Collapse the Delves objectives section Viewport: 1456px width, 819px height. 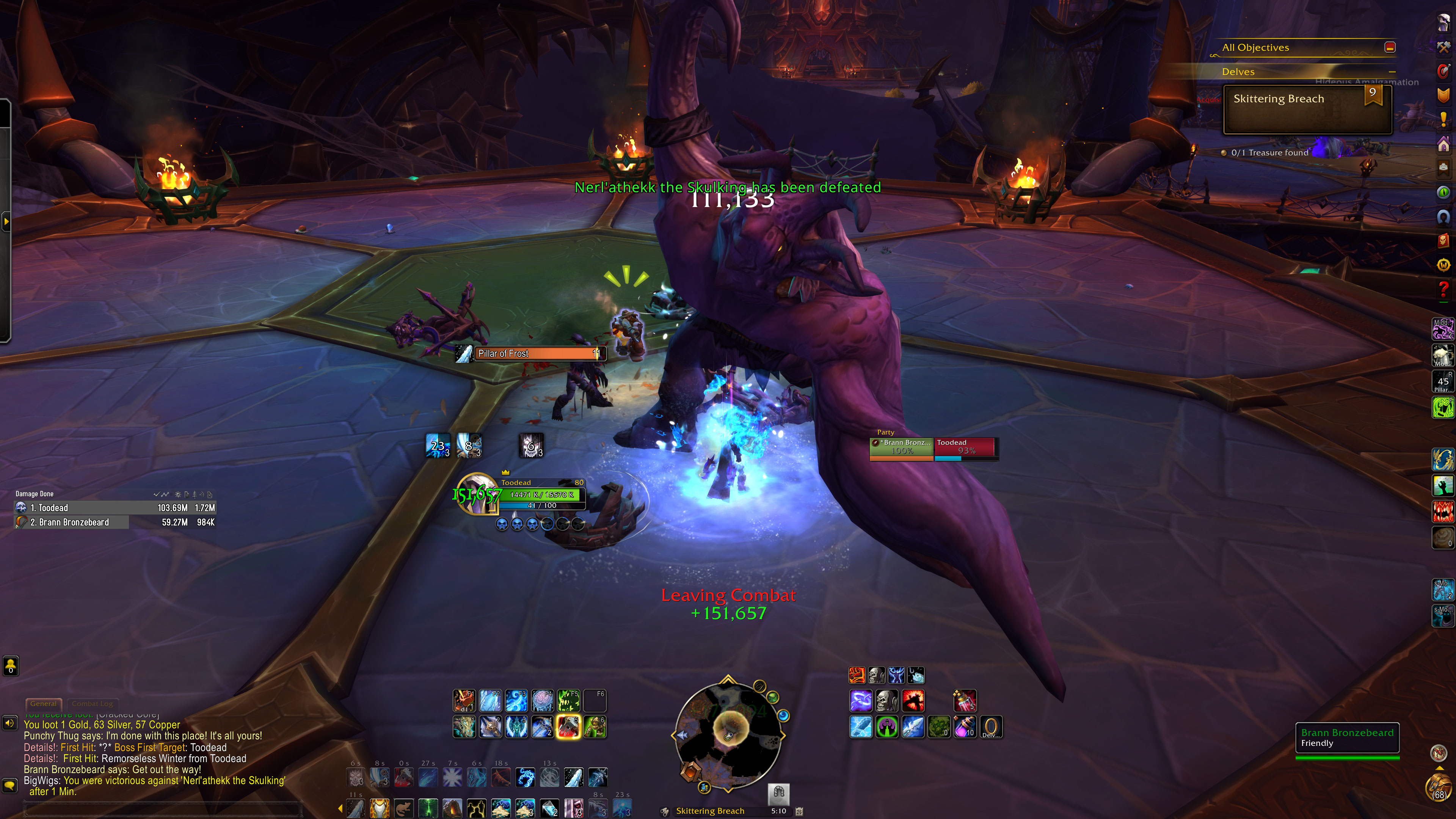coord(1392,72)
